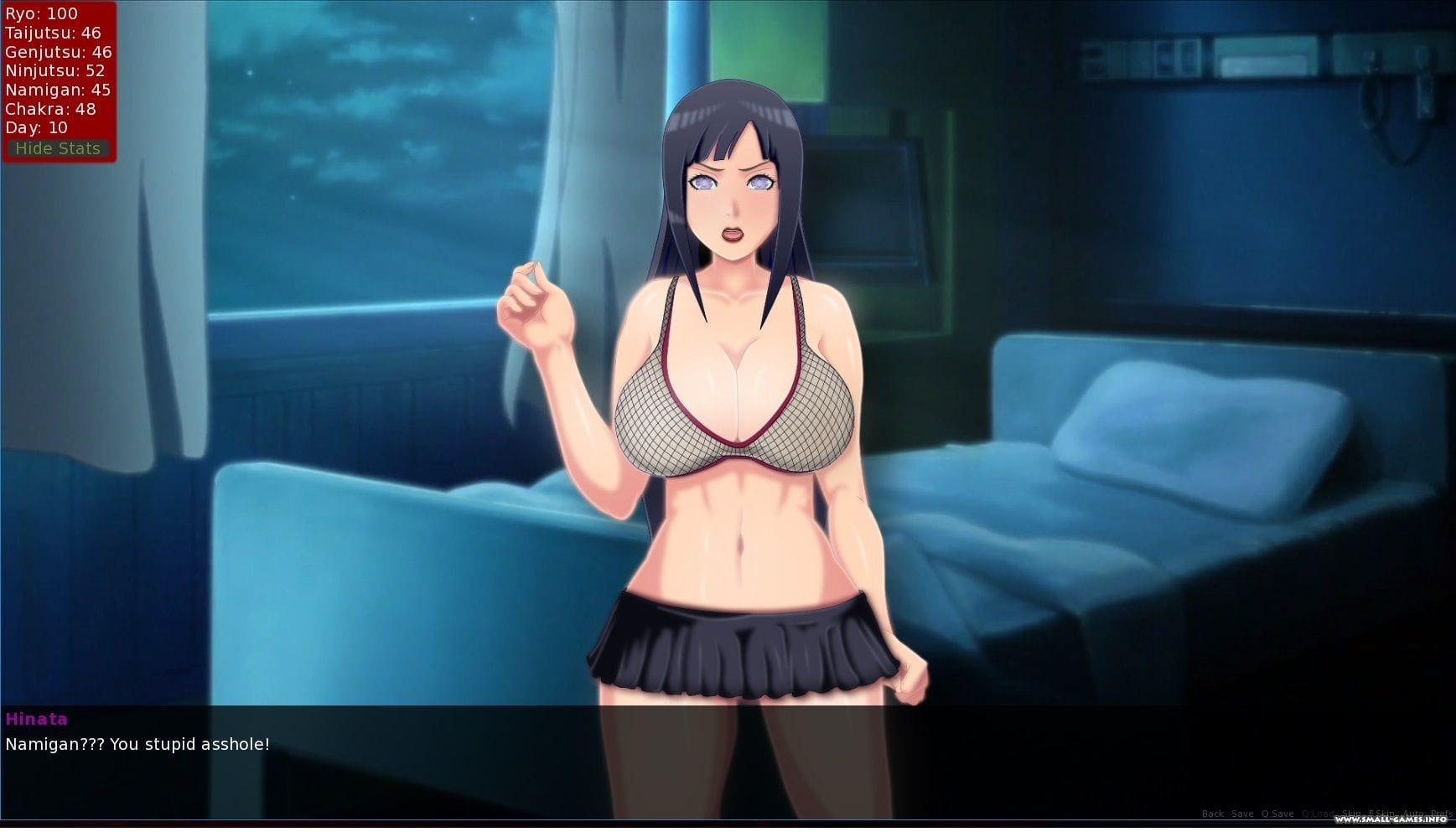Enable Skip mode in the quick menu

1350,814
